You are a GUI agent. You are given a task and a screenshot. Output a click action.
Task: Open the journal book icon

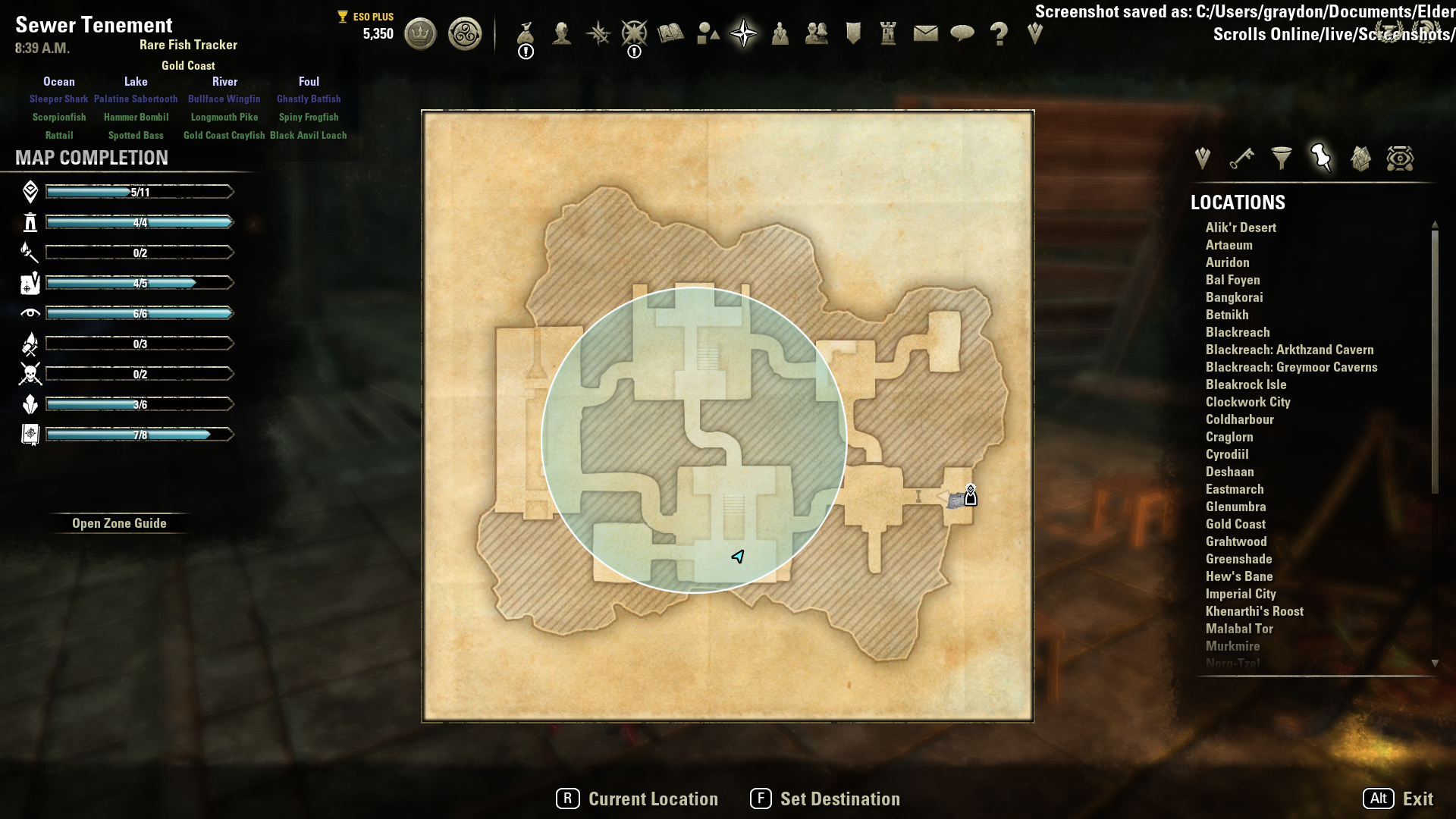[x=671, y=34]
